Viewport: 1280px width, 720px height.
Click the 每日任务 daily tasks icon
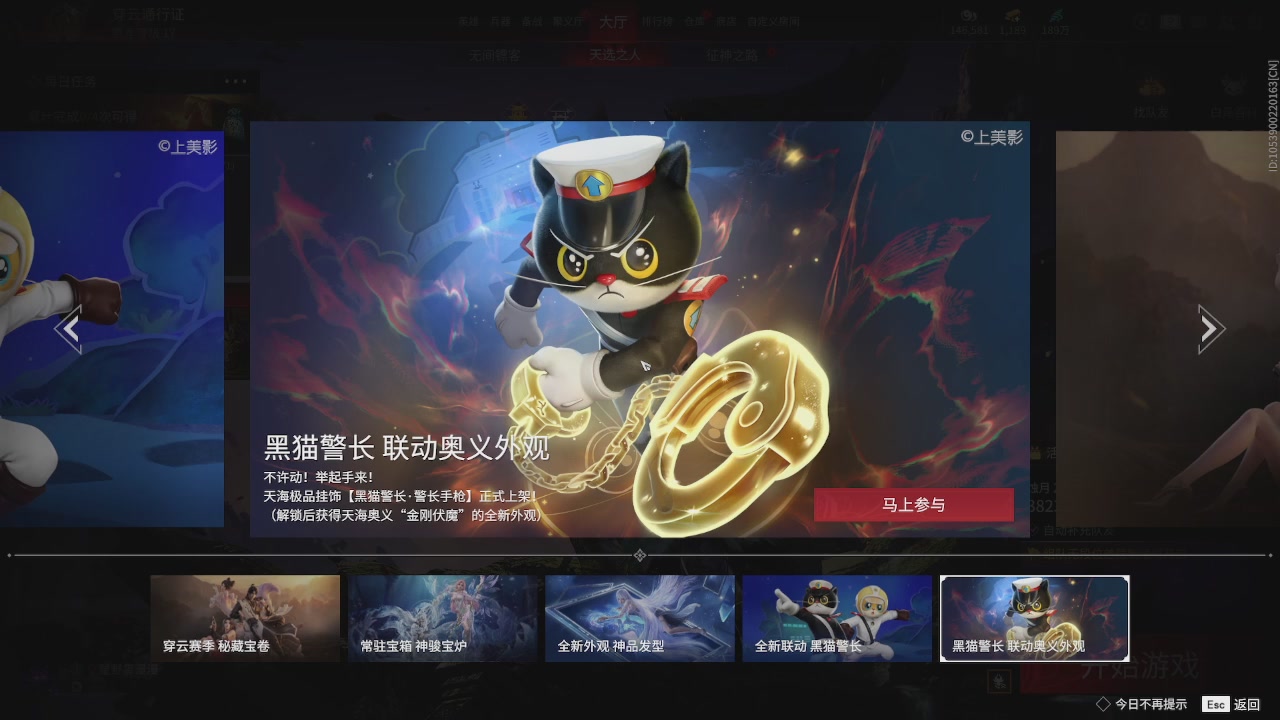34,81
